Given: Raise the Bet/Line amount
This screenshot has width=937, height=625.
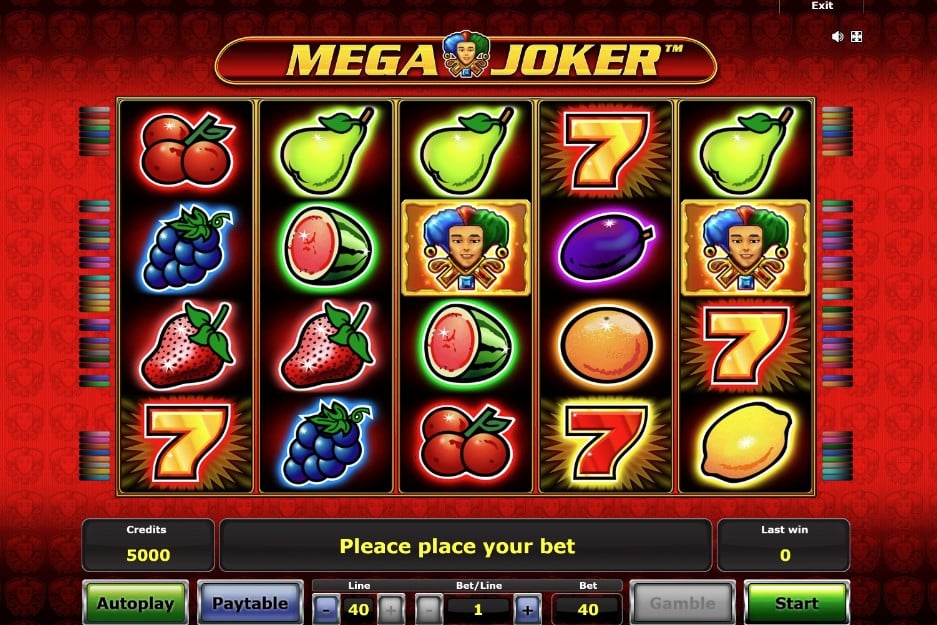Looking at the screenshot, I should click(527, 607).
